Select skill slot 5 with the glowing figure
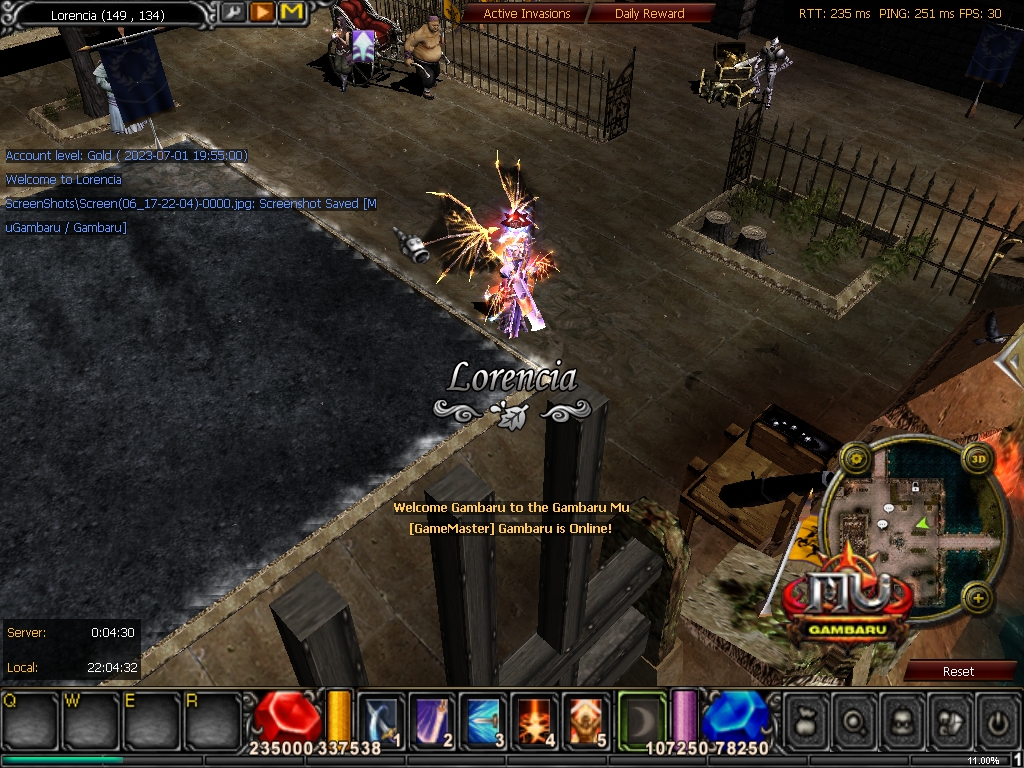 [587, 718]
